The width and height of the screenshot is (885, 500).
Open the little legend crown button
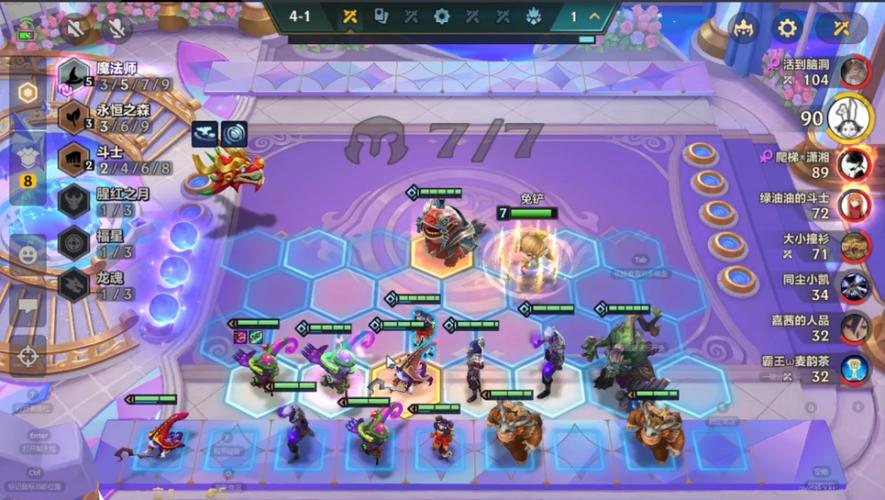pyautogui.click(x=744, y=28)
